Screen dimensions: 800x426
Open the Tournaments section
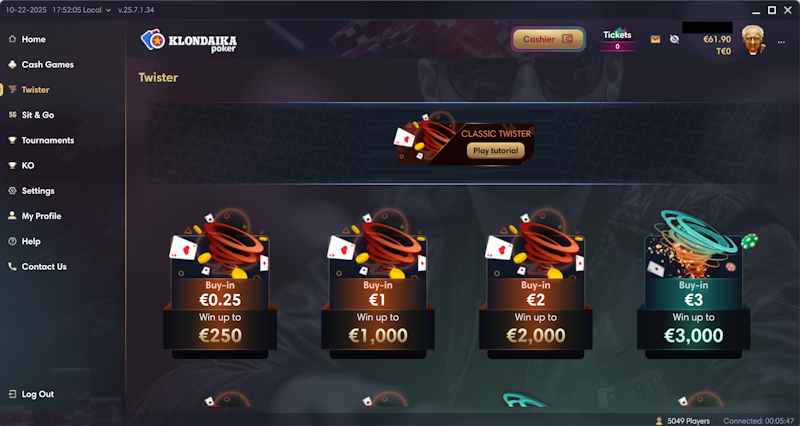pyautogui.click(x=47, y=140)
